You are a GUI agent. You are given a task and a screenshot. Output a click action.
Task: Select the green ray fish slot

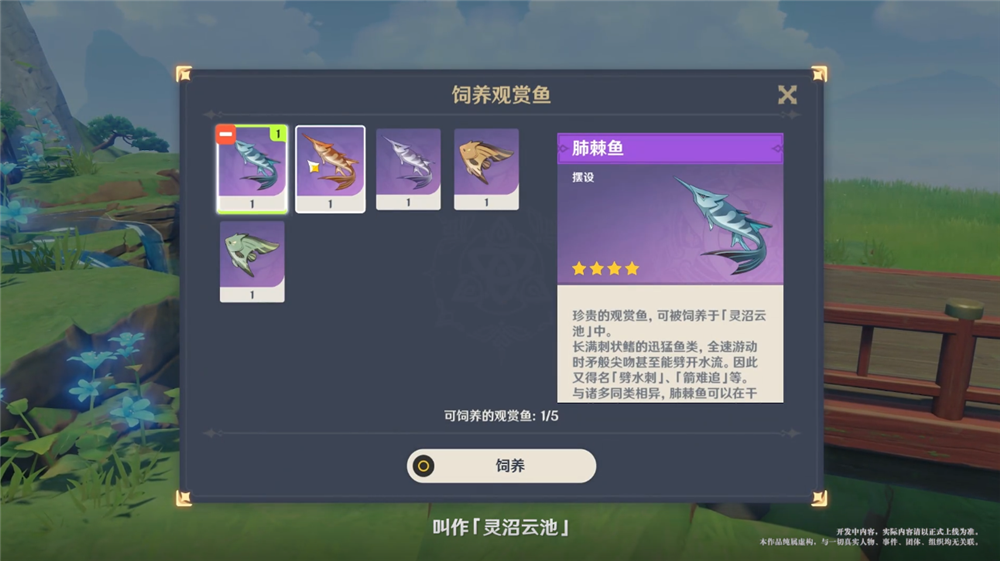coord(252,261)
